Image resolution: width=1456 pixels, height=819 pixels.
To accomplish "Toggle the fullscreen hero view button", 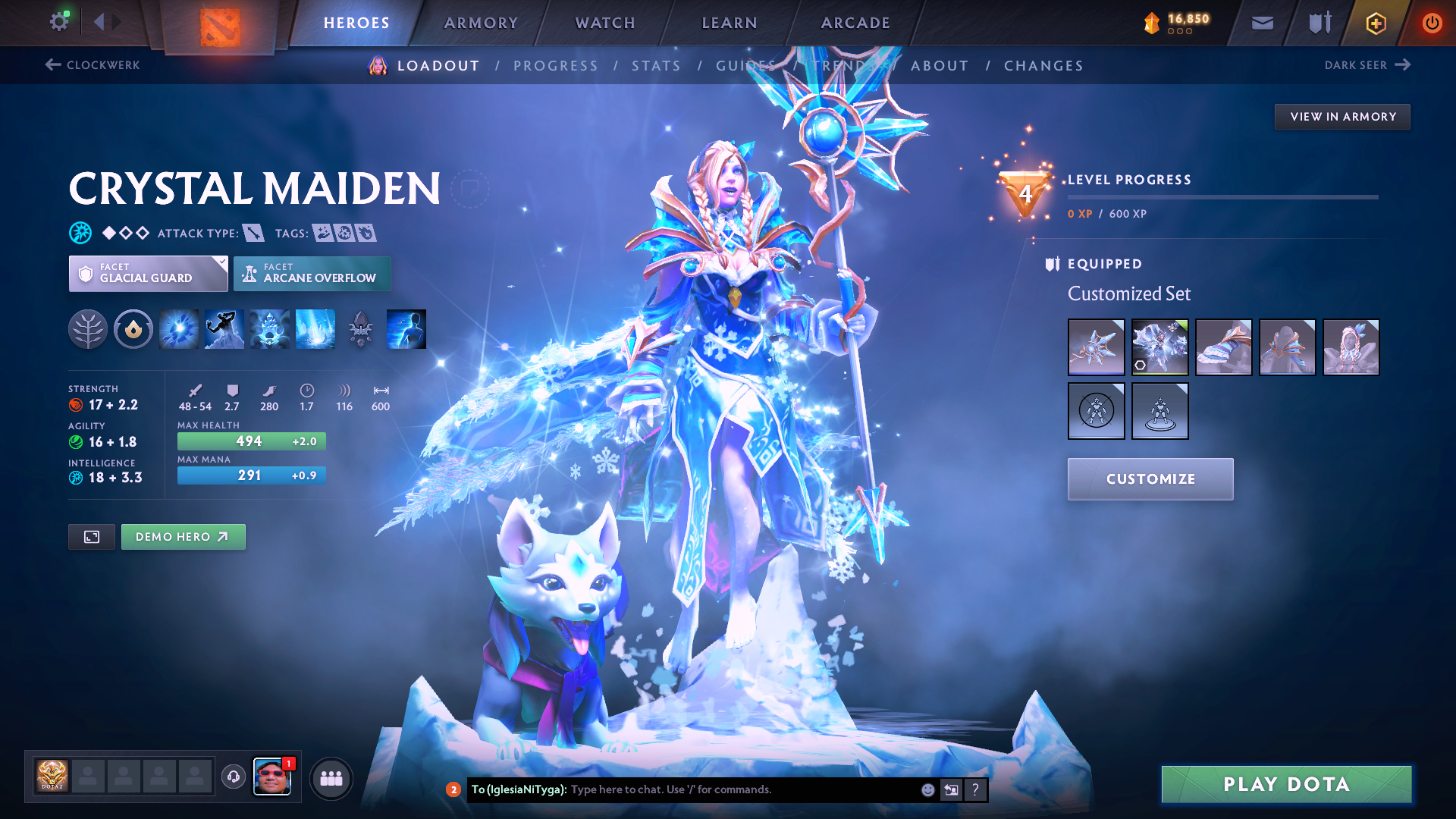I will coord(92,537).
